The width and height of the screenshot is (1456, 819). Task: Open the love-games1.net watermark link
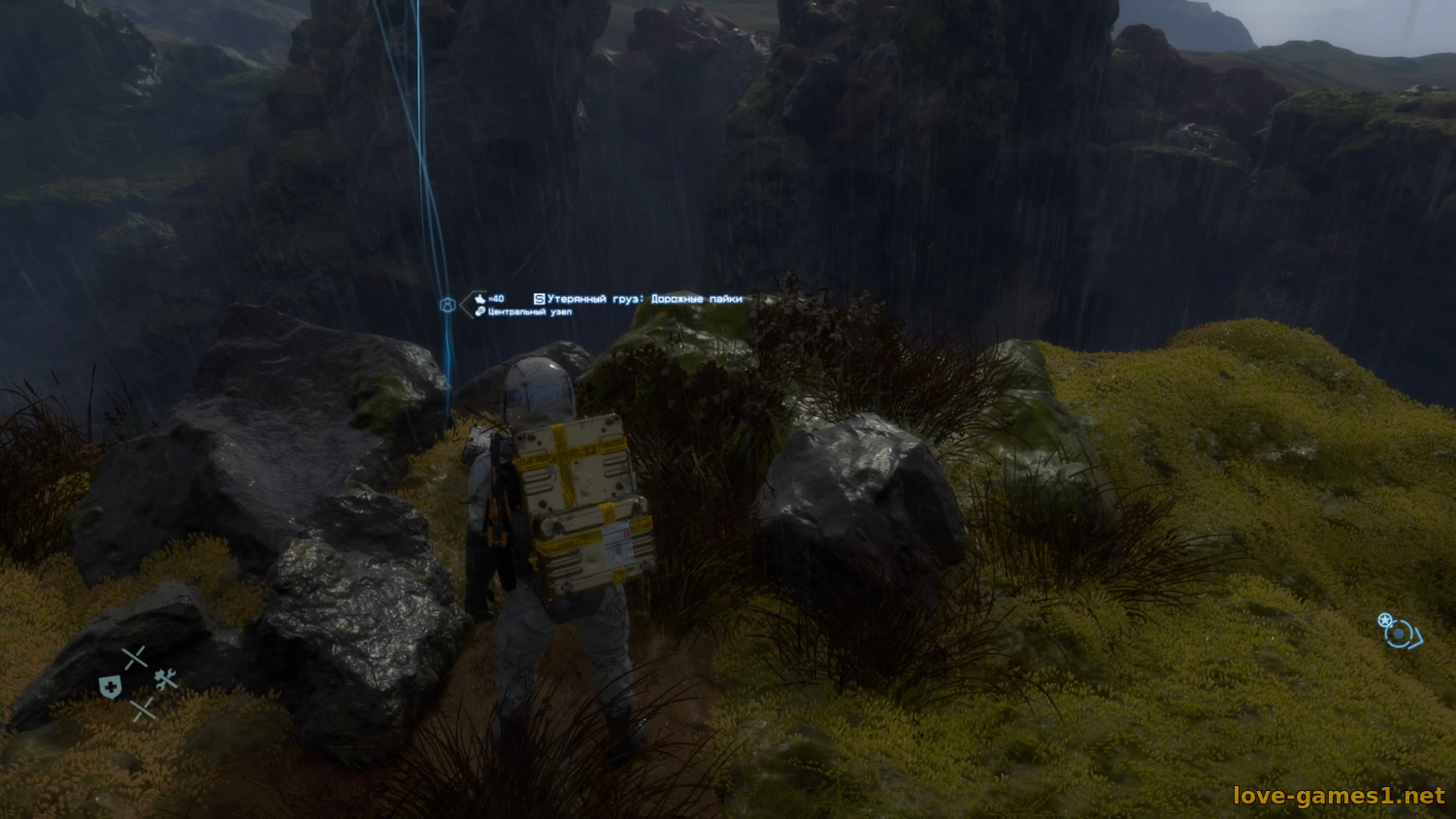[x=1339, y=796]
